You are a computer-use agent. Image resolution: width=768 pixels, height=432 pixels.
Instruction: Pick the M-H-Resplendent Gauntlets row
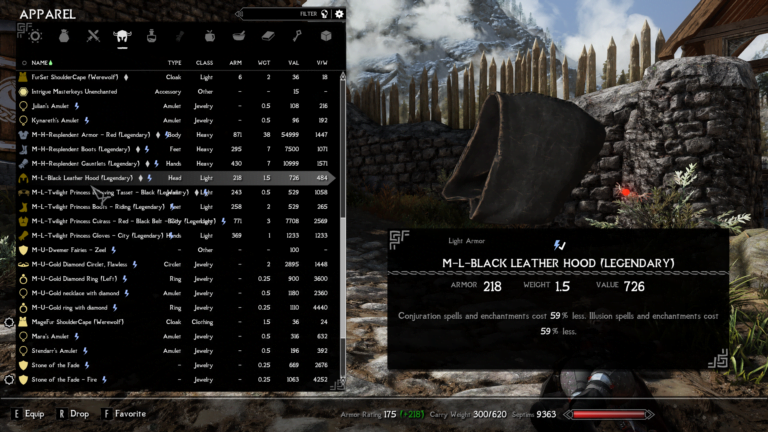(x=85, y=163)
